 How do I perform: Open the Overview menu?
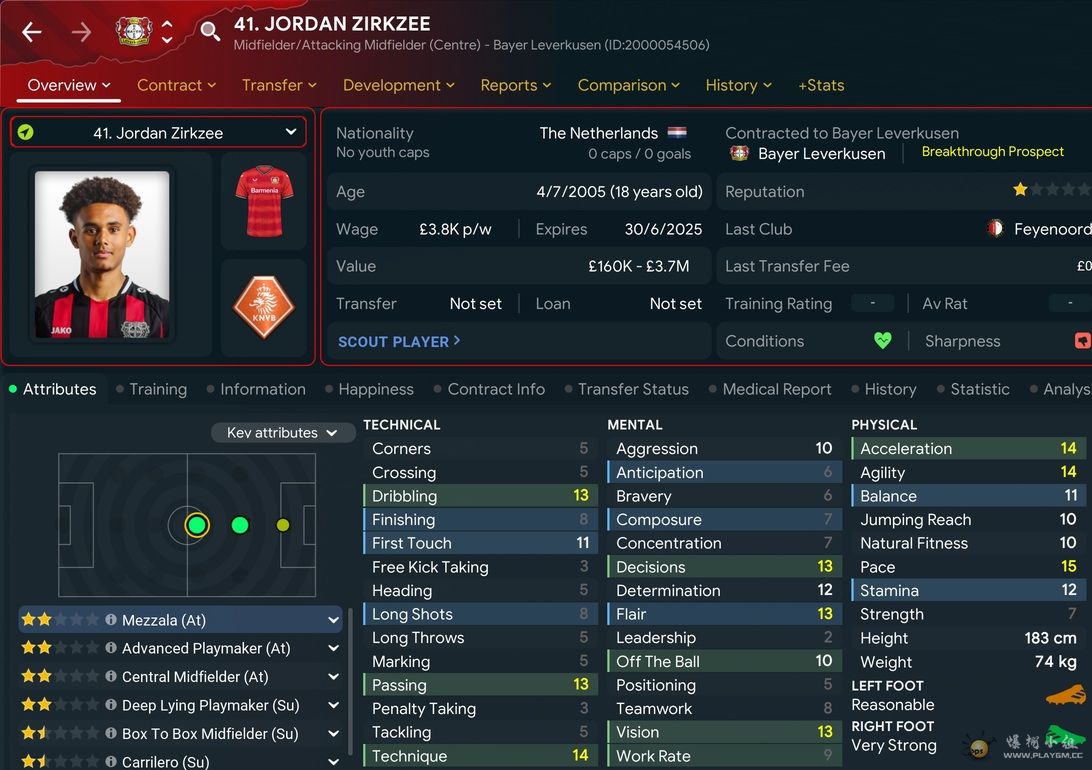click(x=68, y=85)
